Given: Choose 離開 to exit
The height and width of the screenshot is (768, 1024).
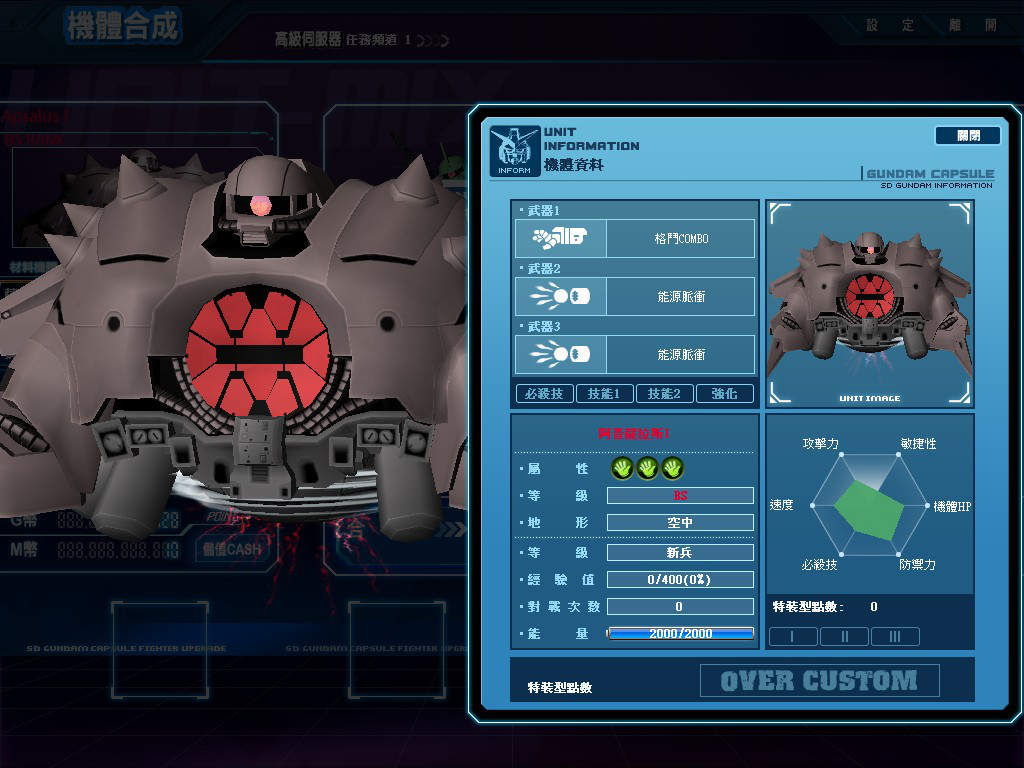Looking at the screenshot, I should point(977,25).
